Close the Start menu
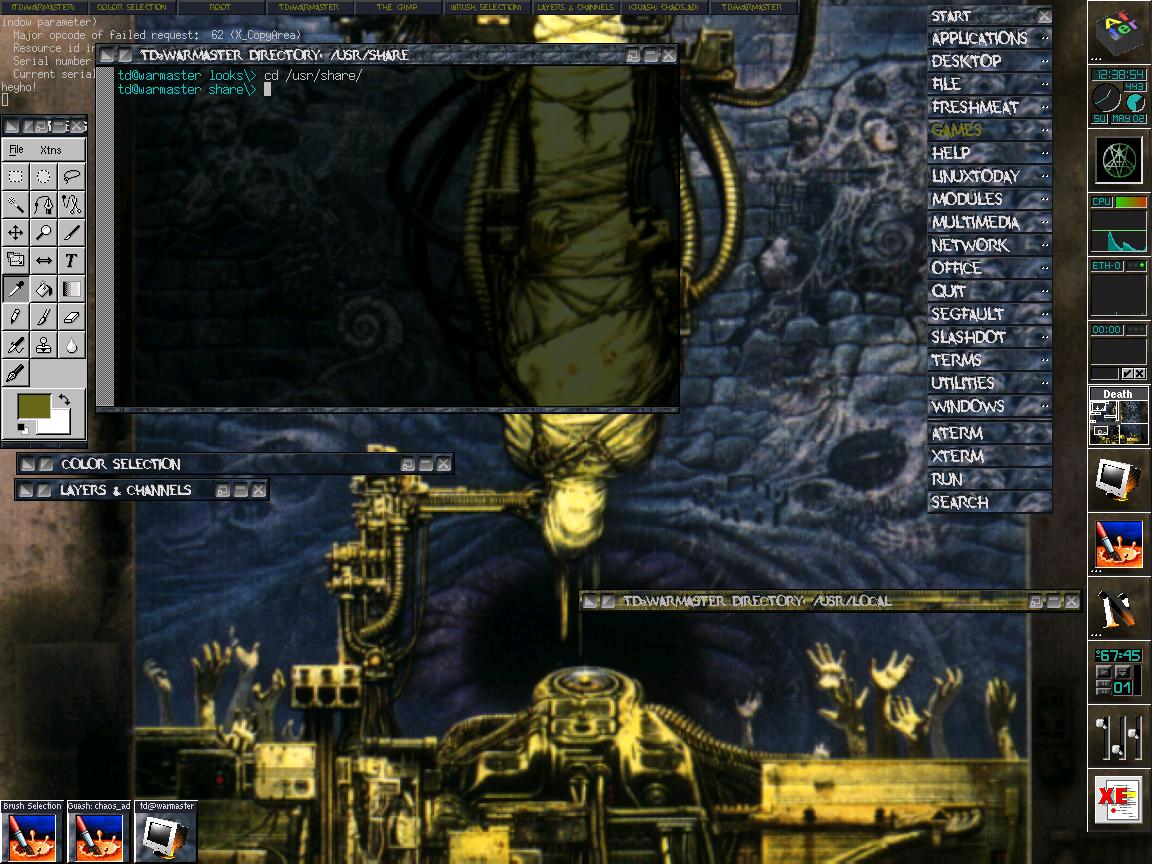The image size is (1152, 864). pos(1044,16)
